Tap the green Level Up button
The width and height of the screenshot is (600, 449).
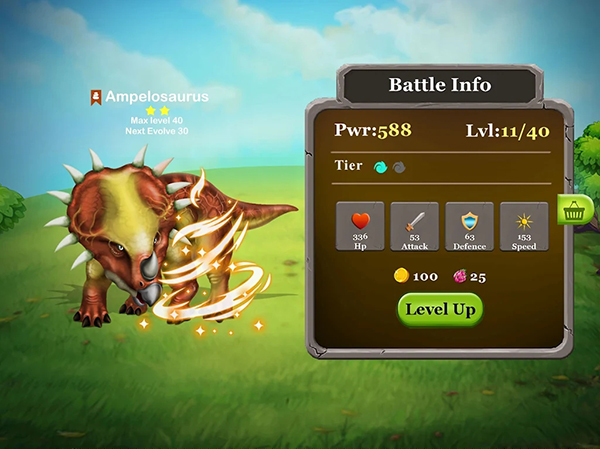[x=440, y=310]
